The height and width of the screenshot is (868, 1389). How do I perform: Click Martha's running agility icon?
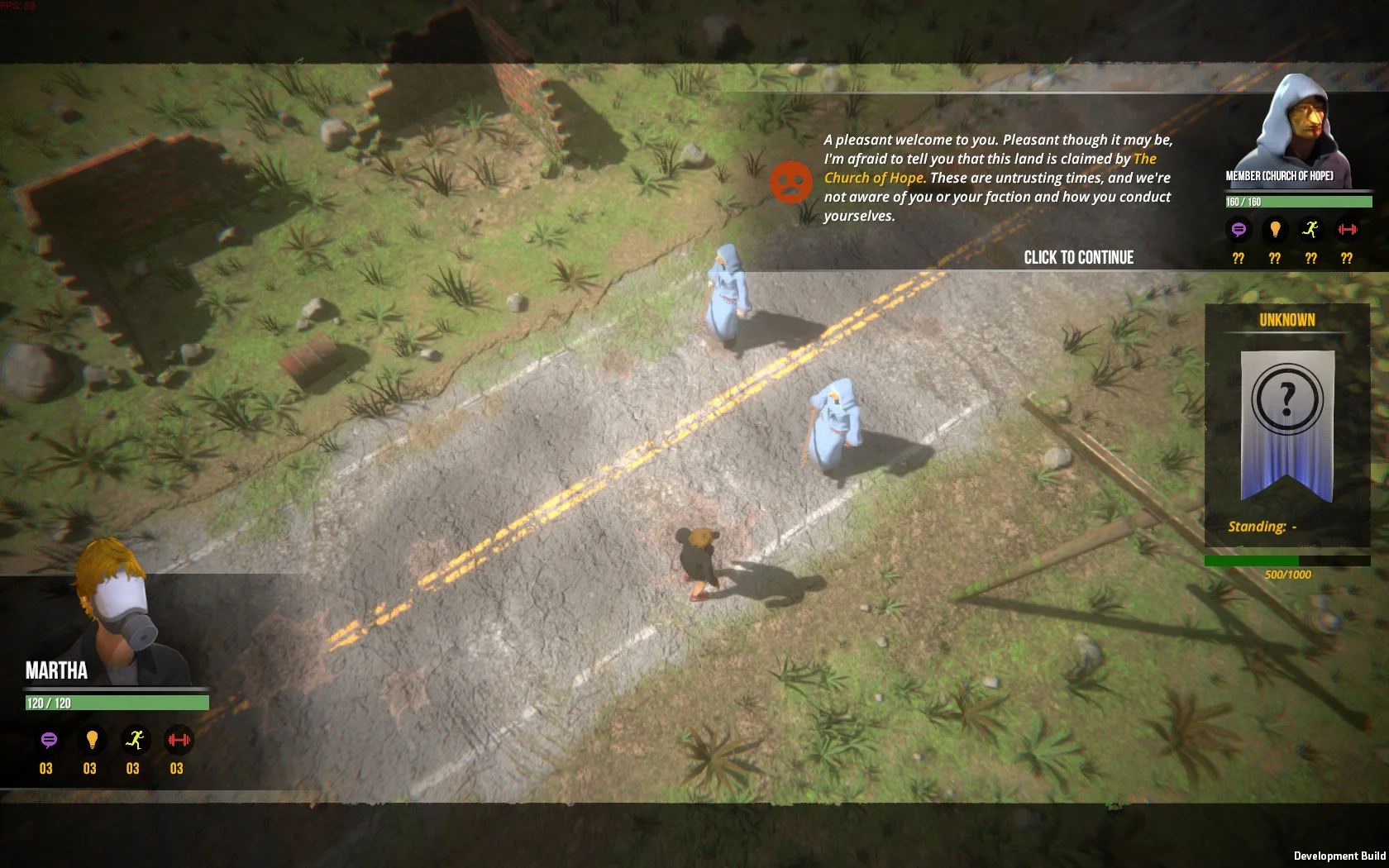pos(135,740)
